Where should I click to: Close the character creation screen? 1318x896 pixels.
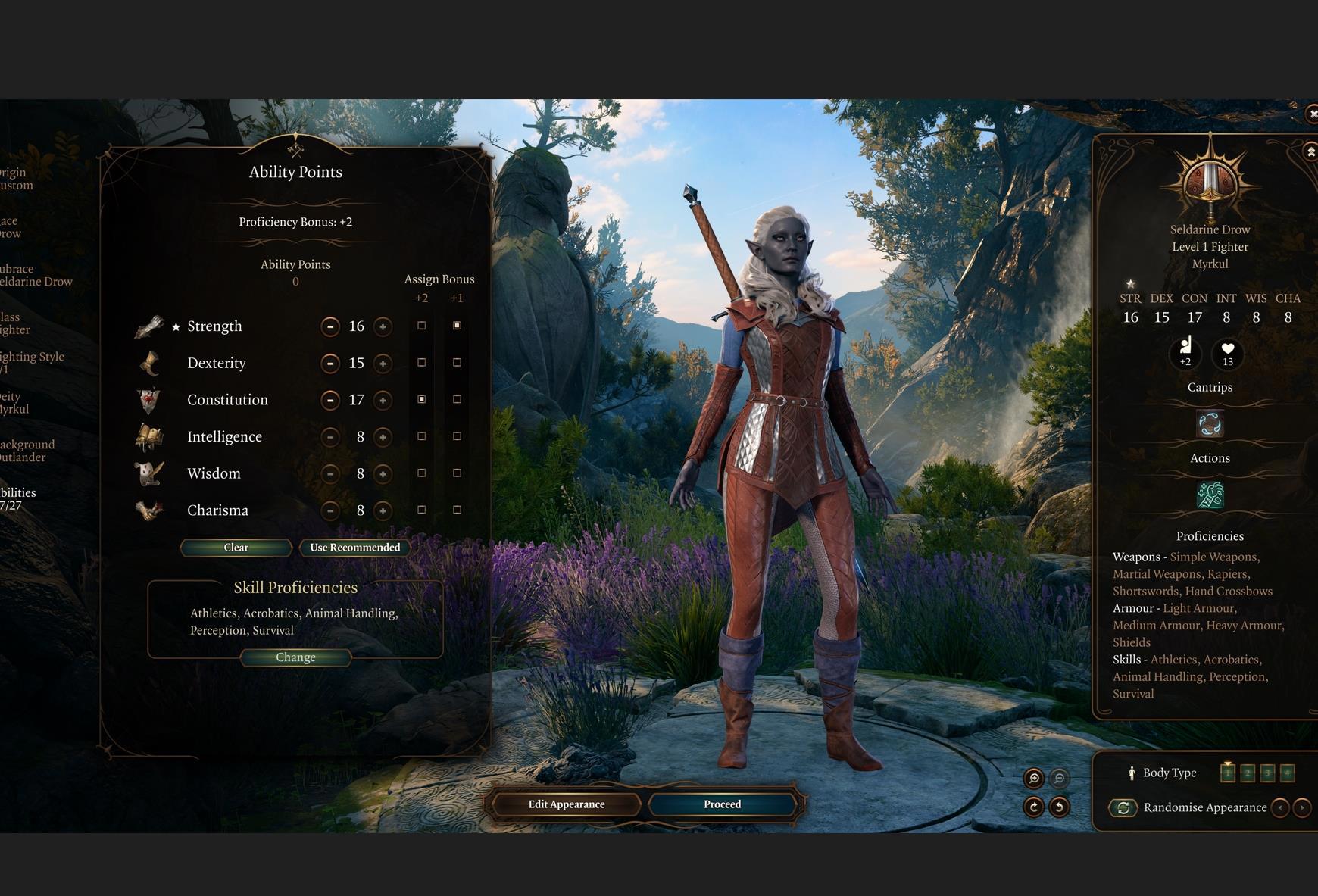[1312, 114]
